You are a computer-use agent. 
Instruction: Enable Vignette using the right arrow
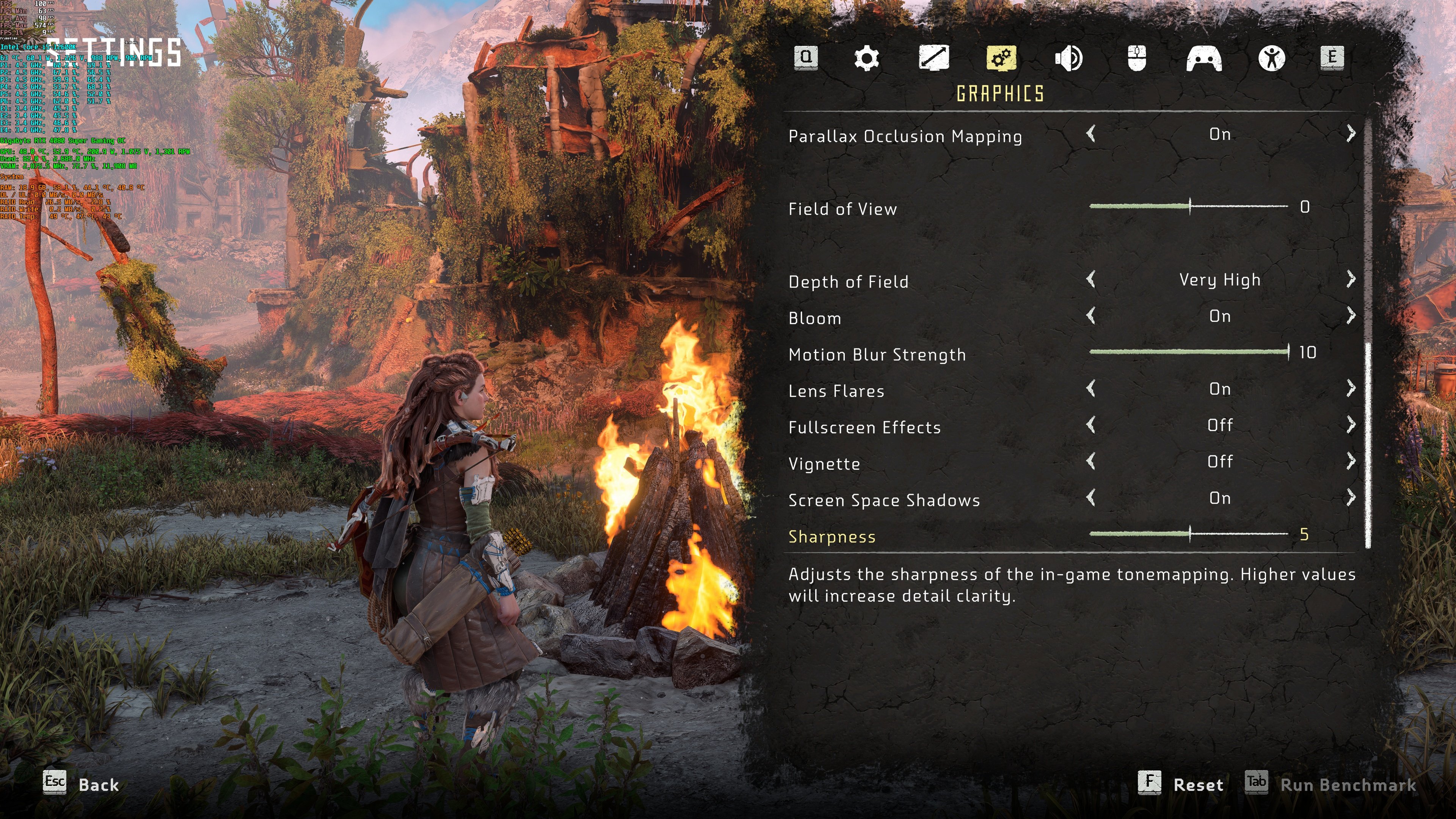click(x=1351, y=462)
